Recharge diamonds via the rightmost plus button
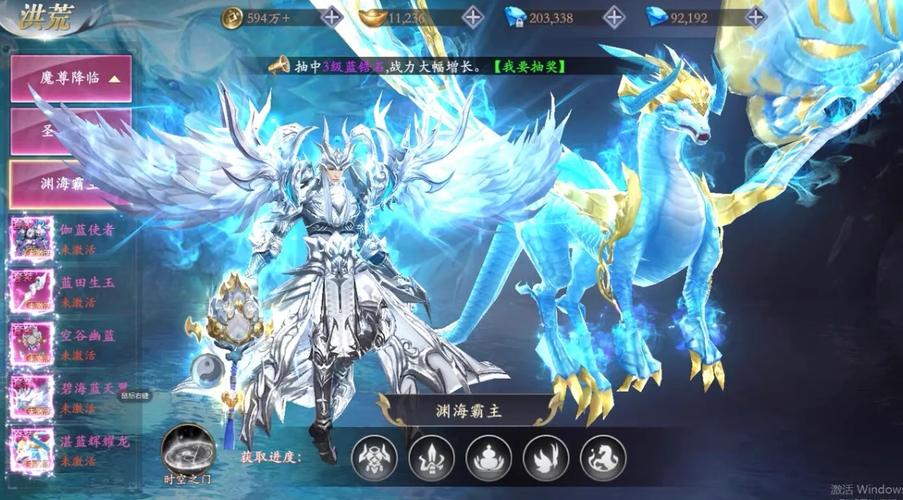Image resolution: width=903 pixels, height=500 pixels. (x=755, y=17)
